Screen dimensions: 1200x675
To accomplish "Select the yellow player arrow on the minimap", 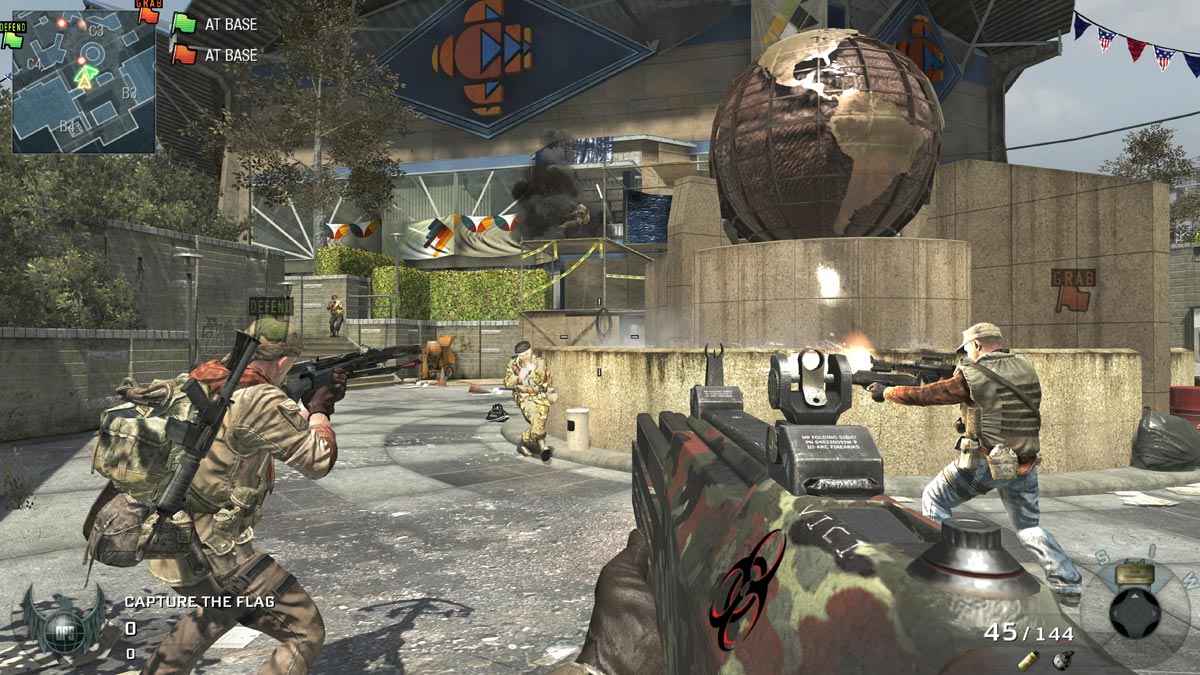I will point(83,80).
